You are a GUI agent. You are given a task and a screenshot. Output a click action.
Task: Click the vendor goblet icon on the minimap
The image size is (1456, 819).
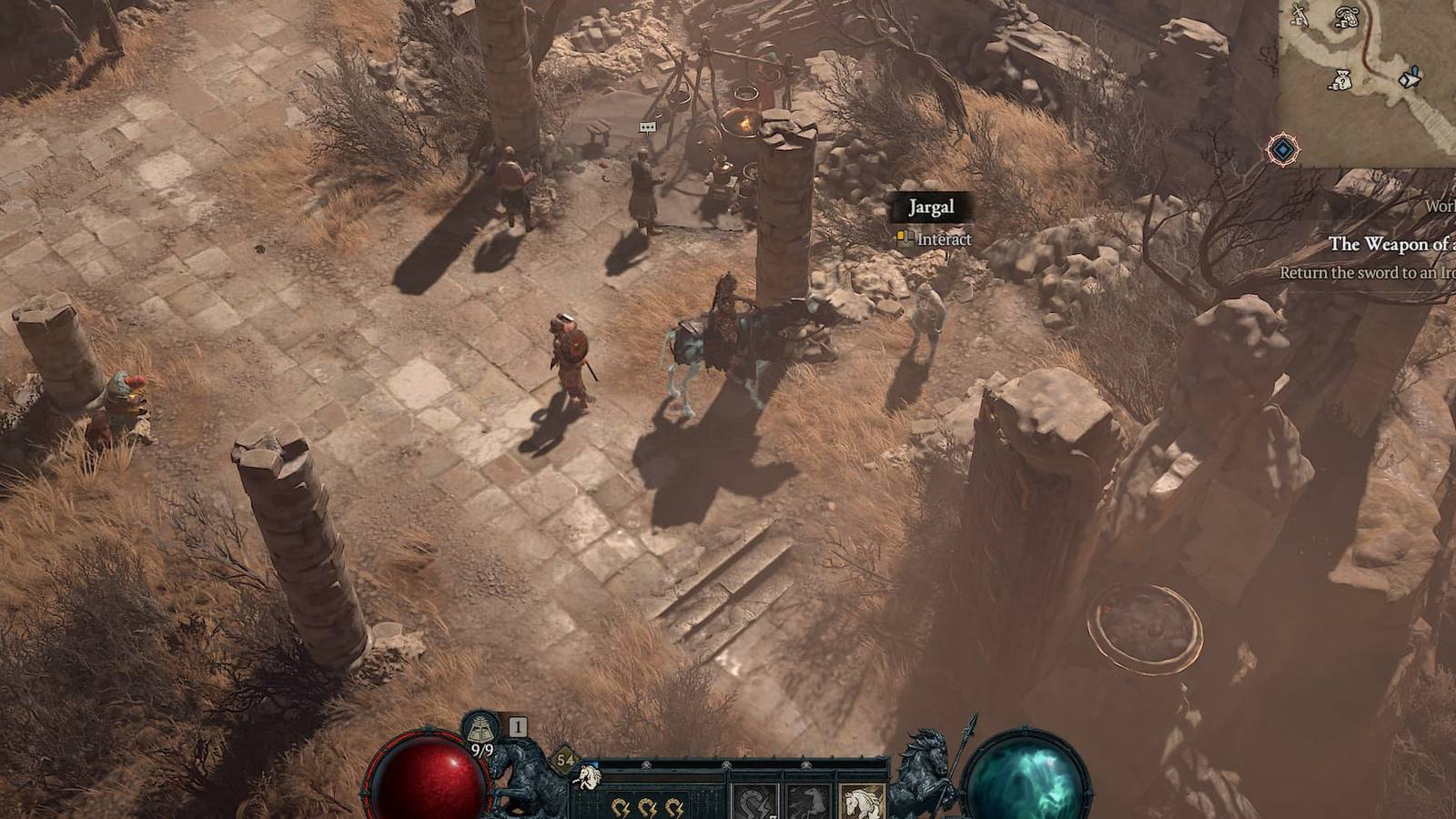click(1347, 17)
